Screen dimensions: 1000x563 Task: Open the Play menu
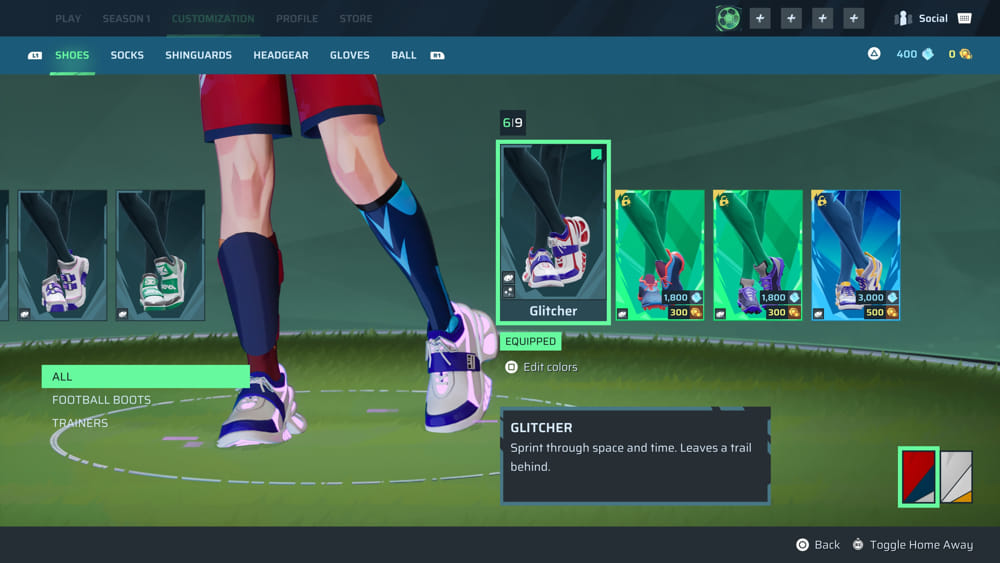(68, 18)
